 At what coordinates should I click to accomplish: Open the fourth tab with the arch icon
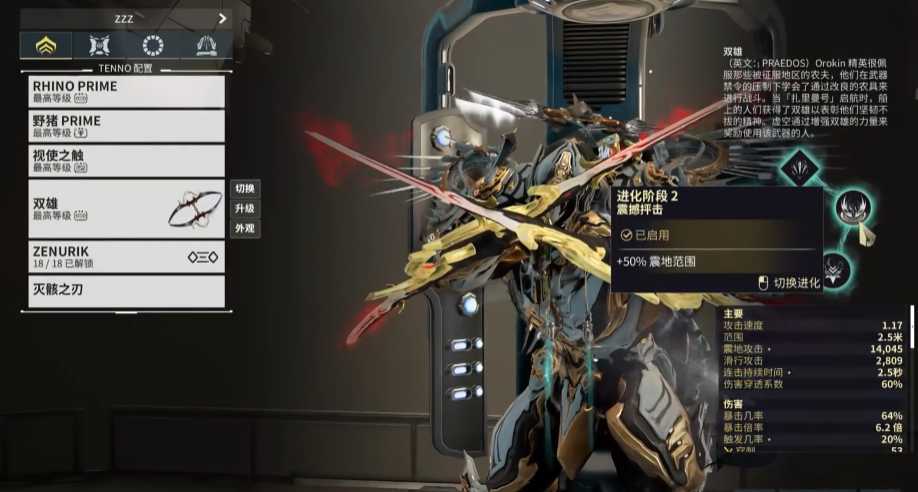[205, 45]
